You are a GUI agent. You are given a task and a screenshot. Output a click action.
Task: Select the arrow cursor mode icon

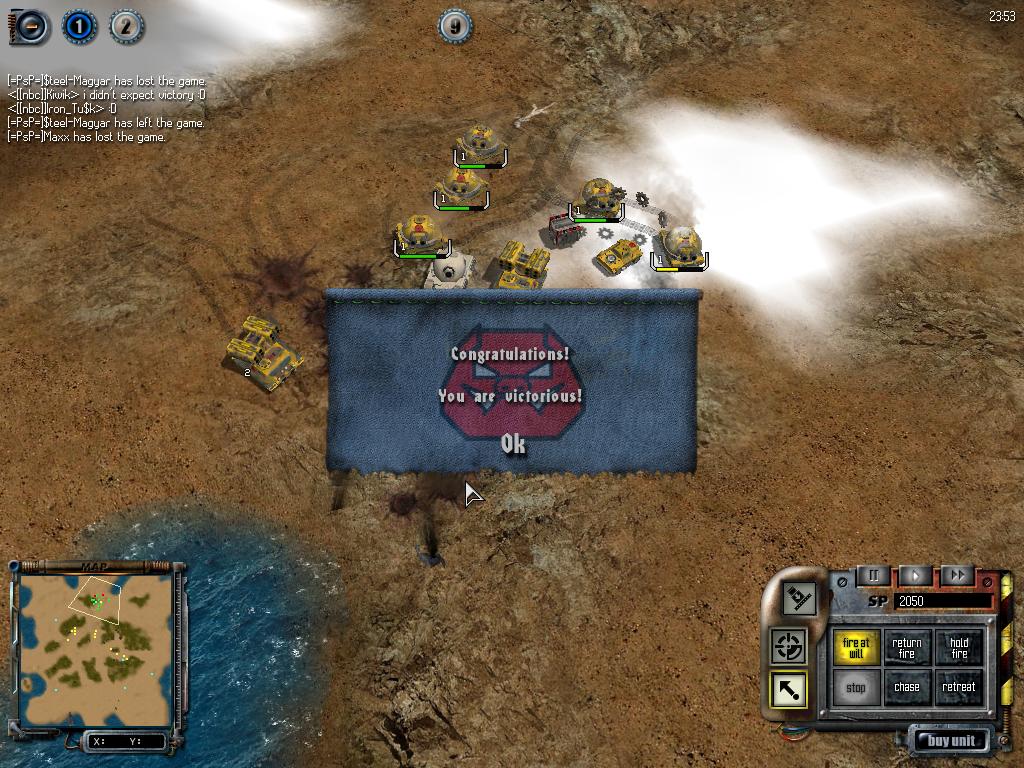coord(789,689)
